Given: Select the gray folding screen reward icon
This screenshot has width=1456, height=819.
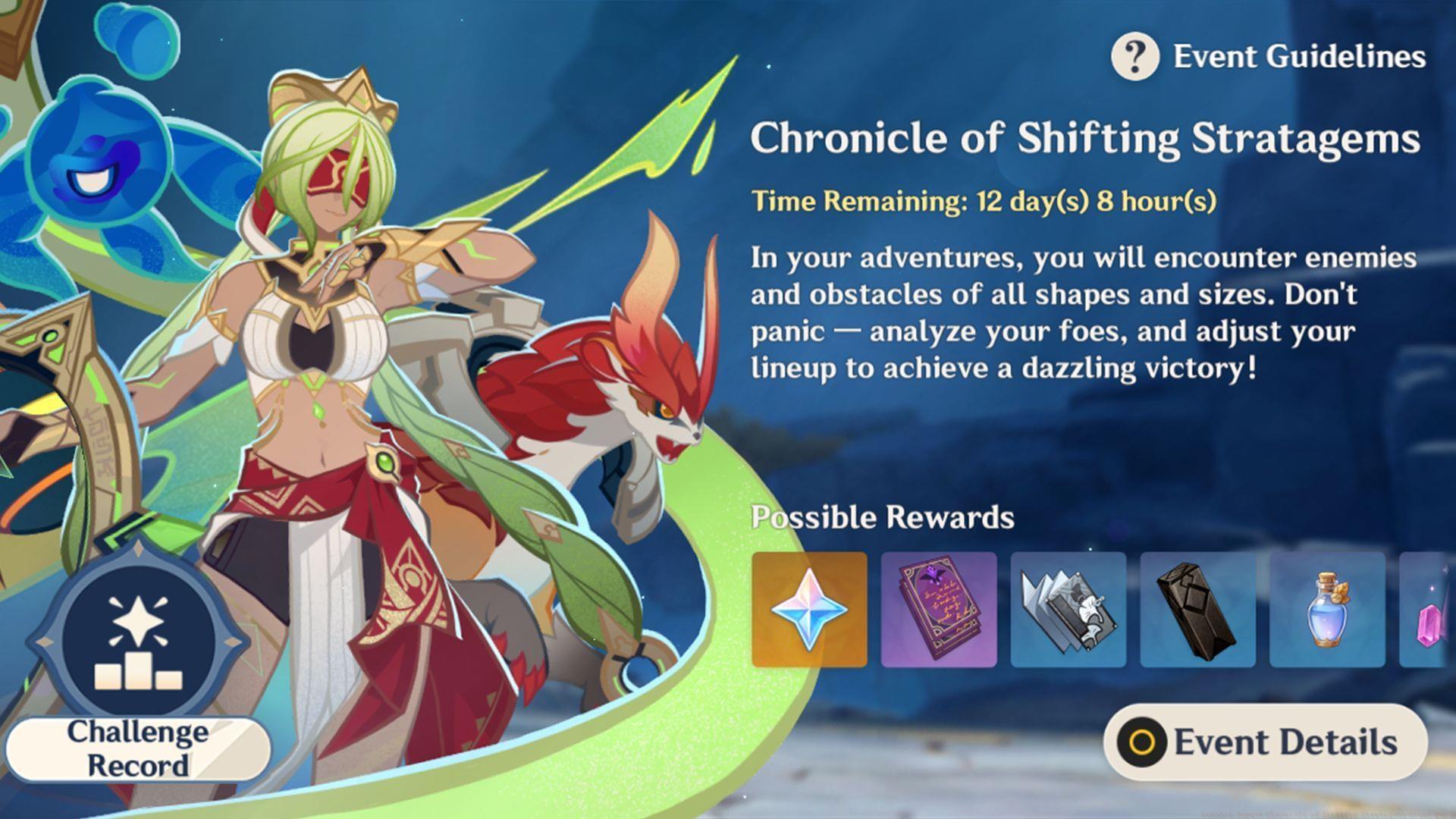Looking at the screenshot, I should (x=1068, y=609).
